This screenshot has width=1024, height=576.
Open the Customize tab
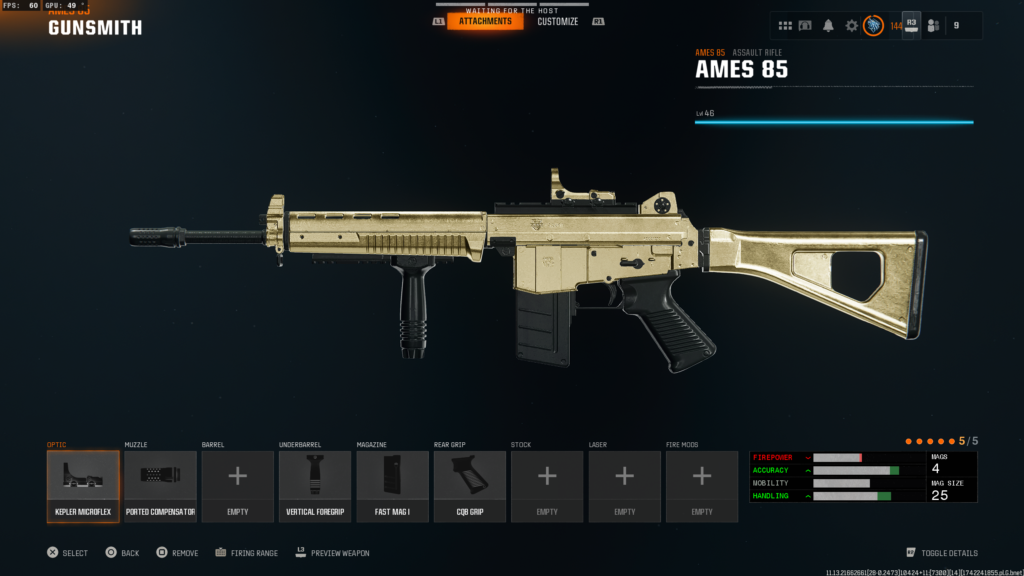click(557, 21)
